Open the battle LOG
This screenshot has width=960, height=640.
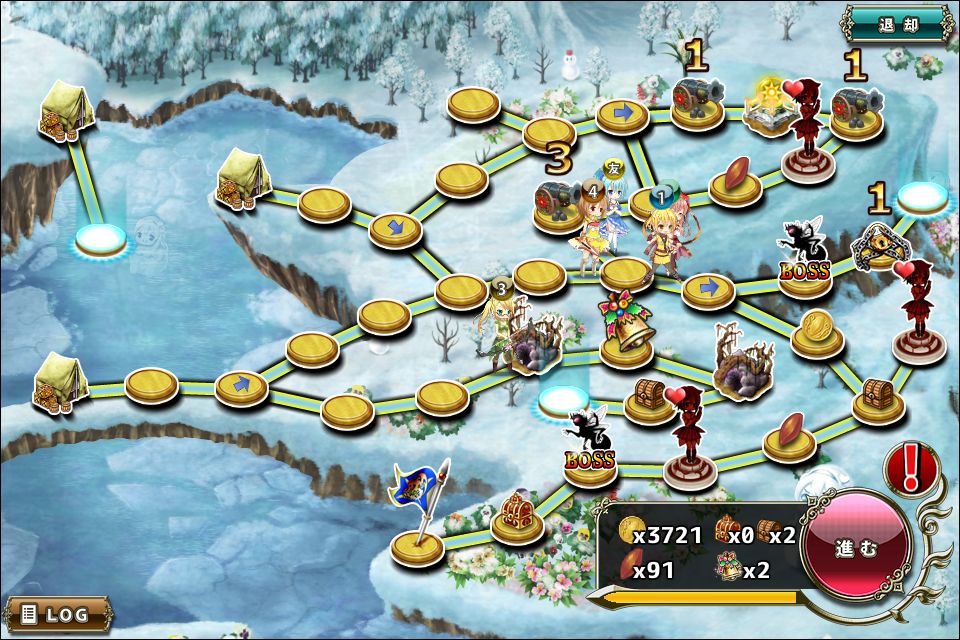click(x=57, y=612)
